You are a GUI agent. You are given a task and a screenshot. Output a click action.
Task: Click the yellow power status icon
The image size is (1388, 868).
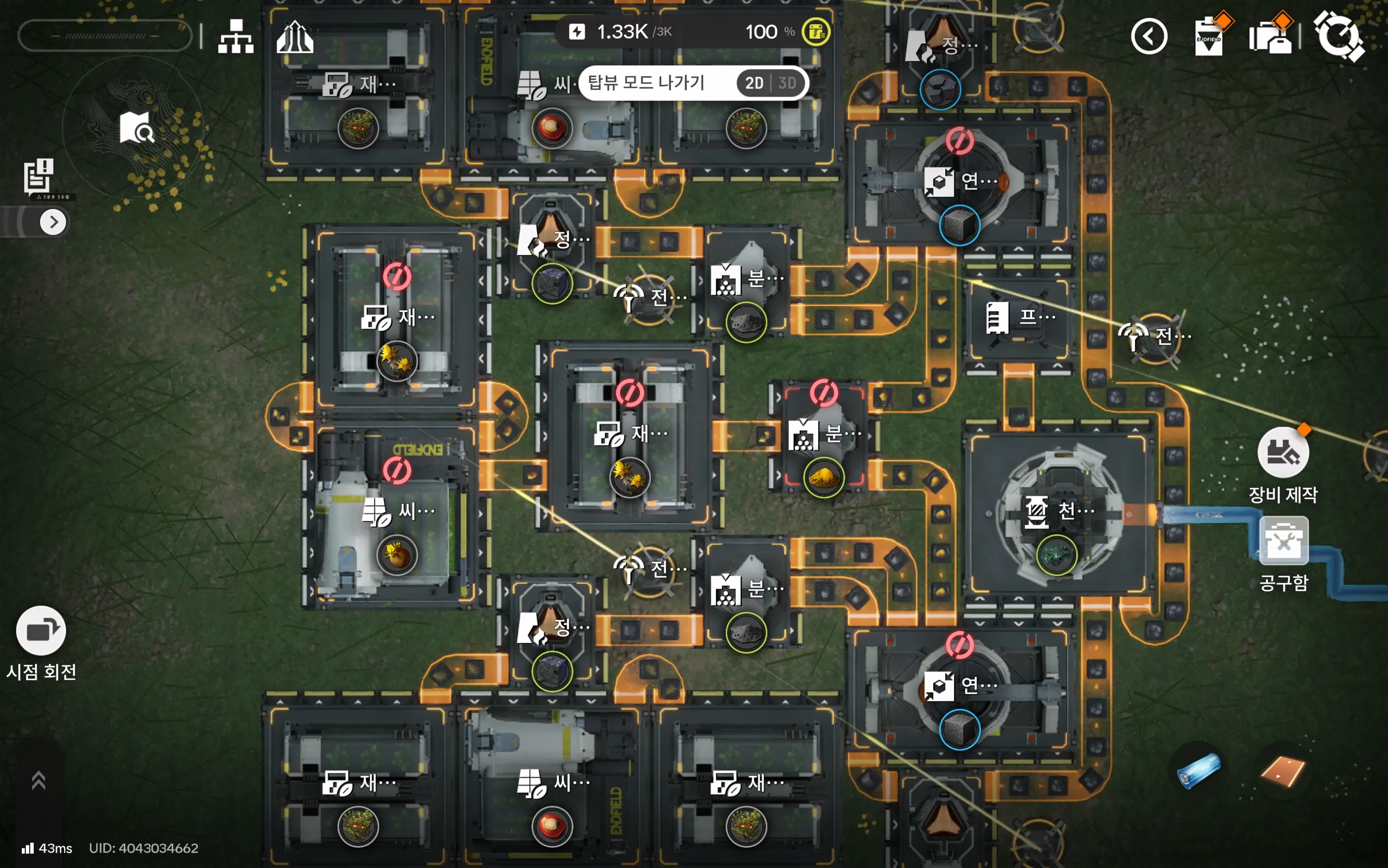815,32
